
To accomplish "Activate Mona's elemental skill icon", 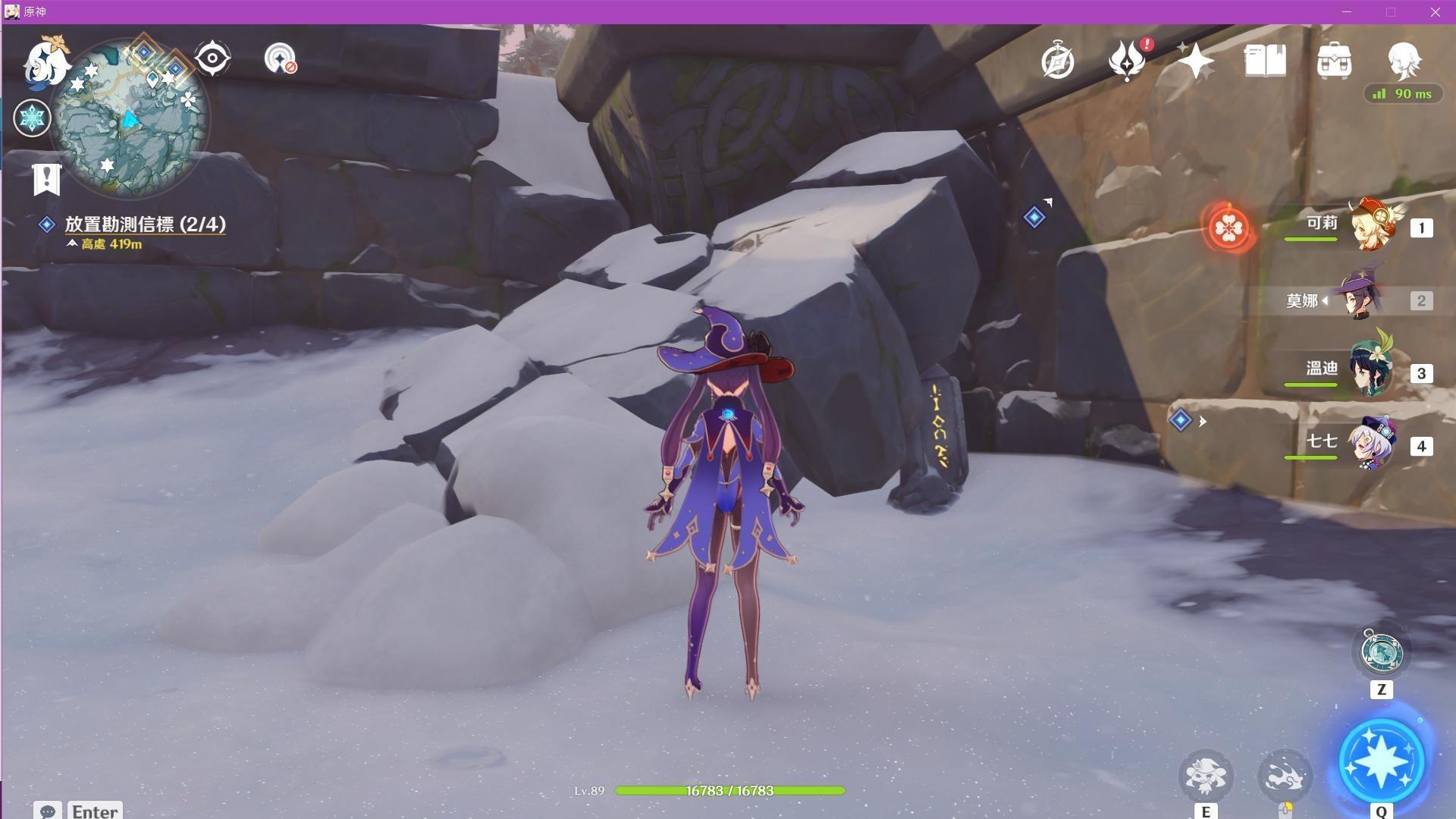I will pyautogui.click(x=1206, y=776).
